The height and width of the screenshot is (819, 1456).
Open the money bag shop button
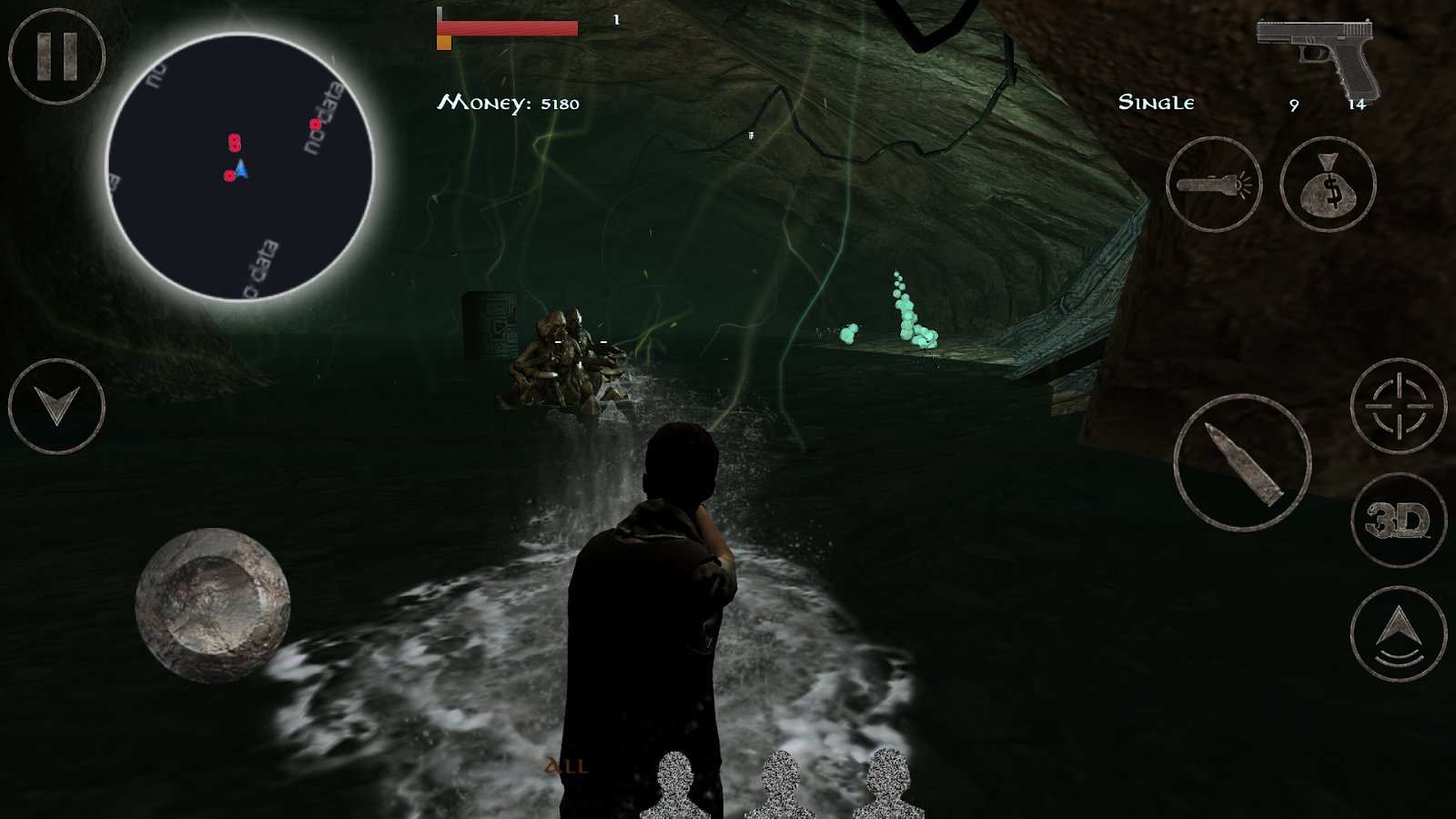[1328, 185]
